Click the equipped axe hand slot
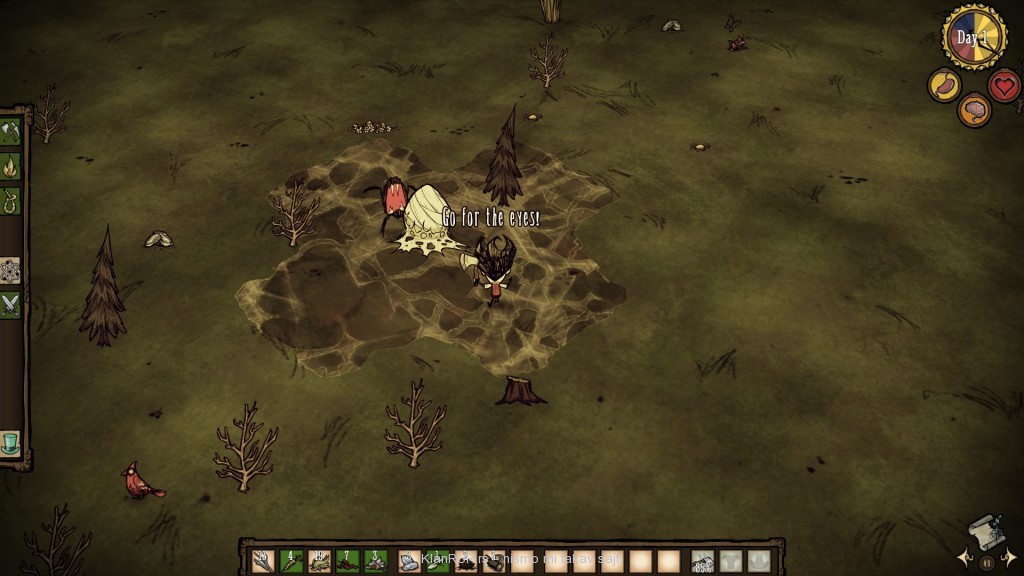The image size is (1024, 576). pos(703,562)
